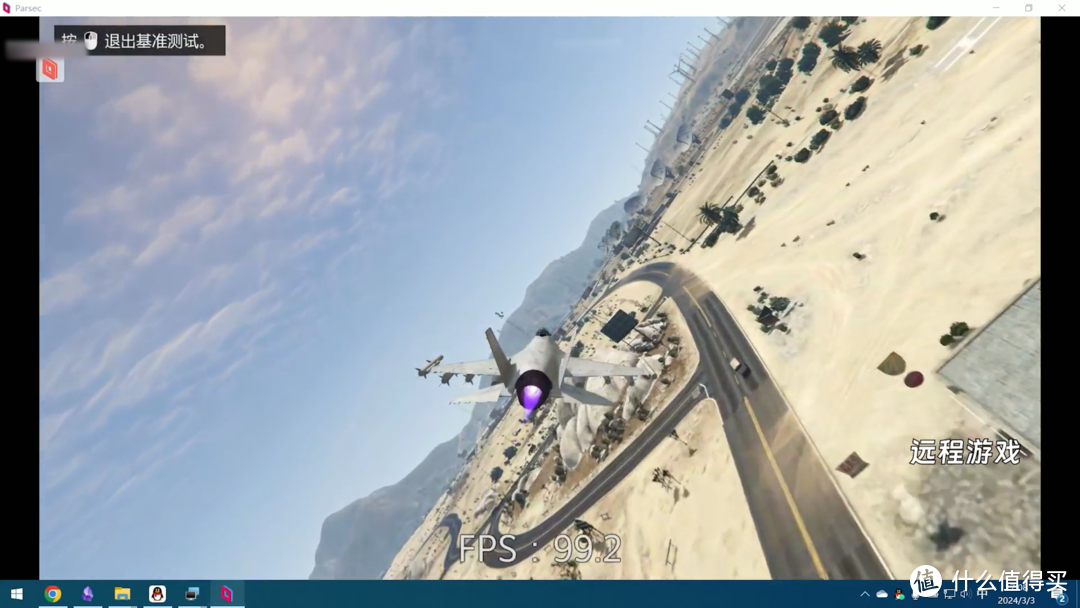
Task: Open the Parsec overlay menu button
Action: tap(50, 69)
